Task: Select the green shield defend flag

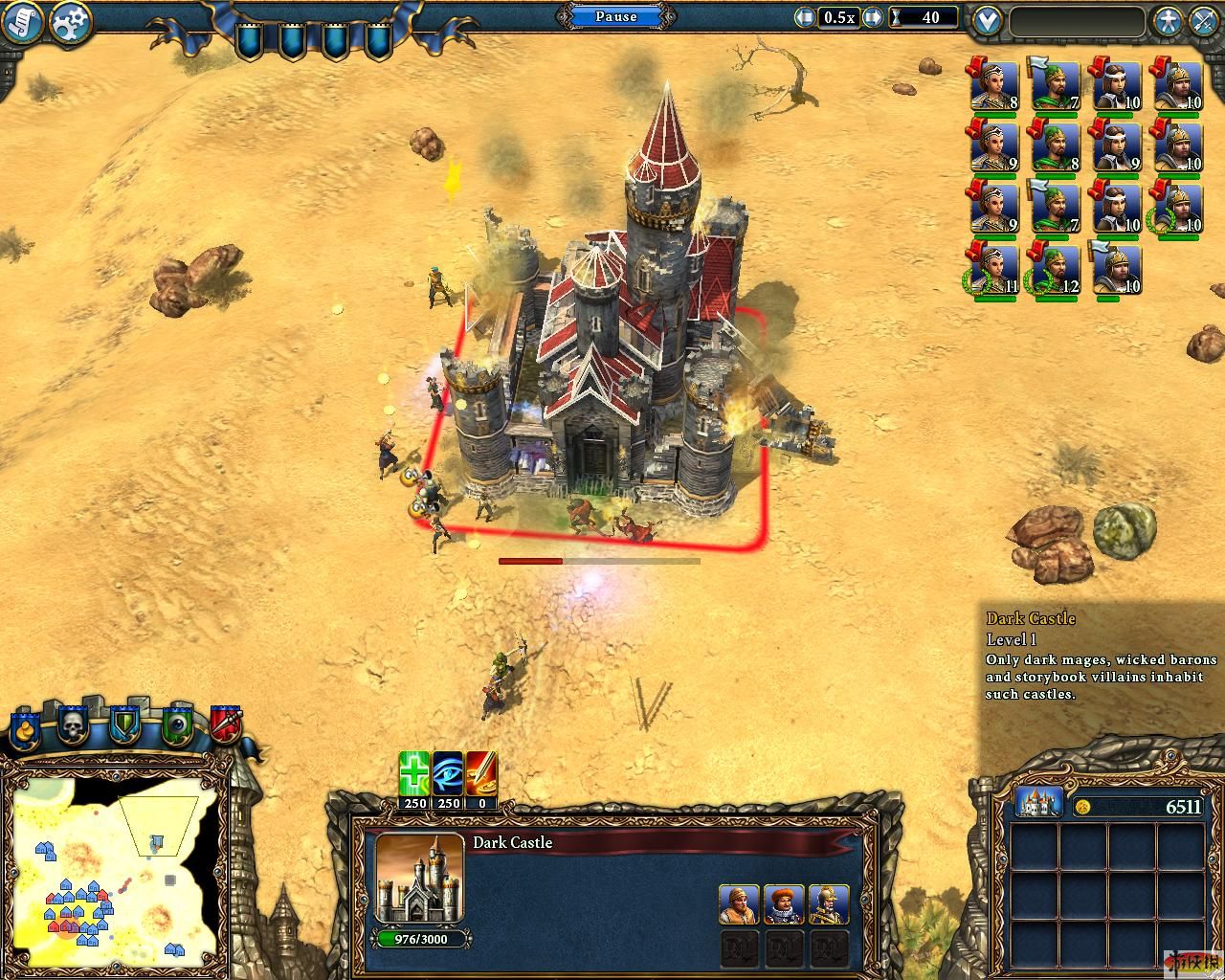Action: point(124,725)
